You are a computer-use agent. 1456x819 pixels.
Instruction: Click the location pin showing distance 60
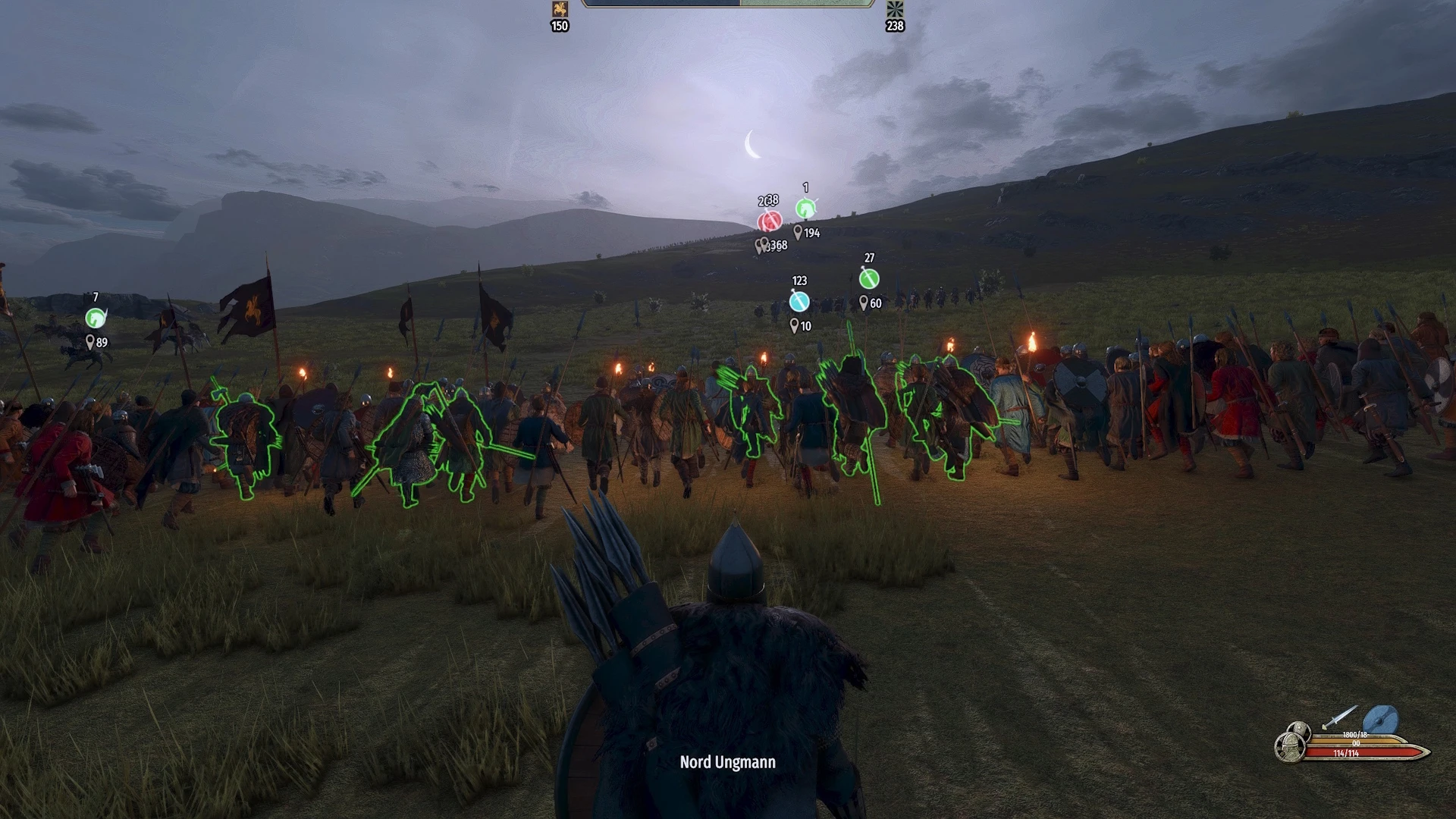point(864,302)
